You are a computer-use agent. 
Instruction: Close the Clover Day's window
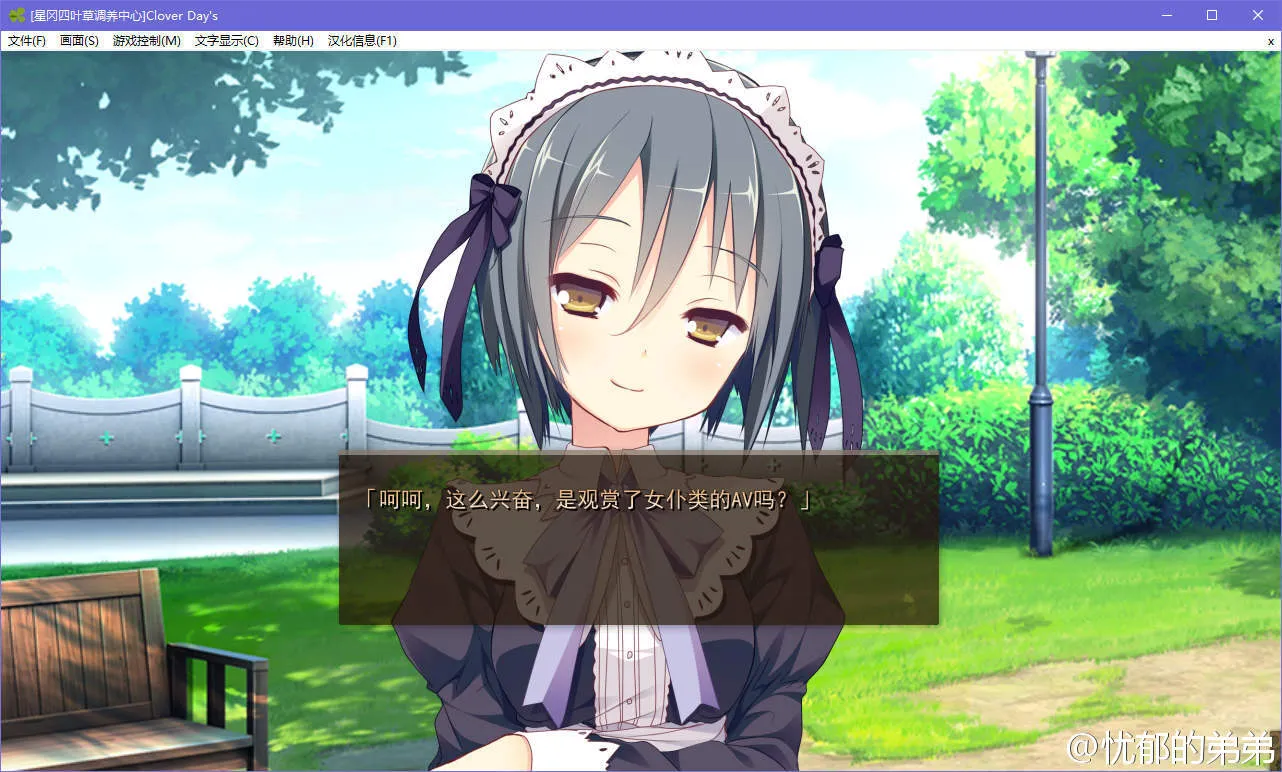(1258, 15)
